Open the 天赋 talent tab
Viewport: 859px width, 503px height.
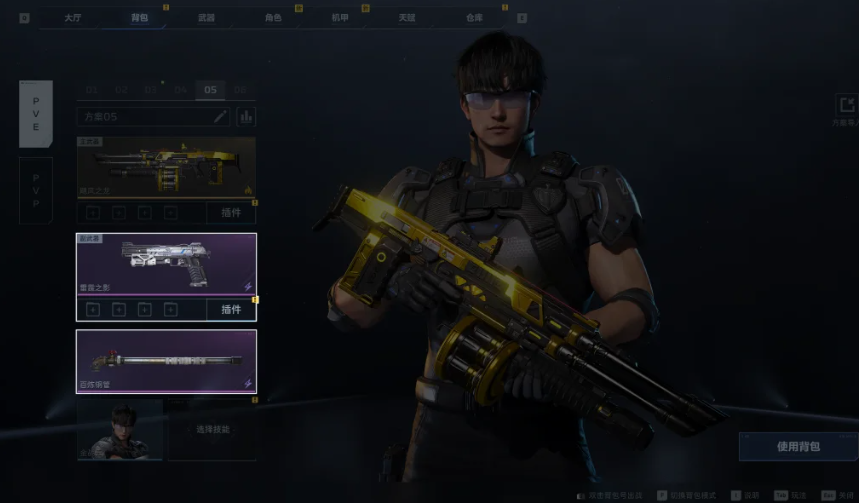[x=407, y=18]
